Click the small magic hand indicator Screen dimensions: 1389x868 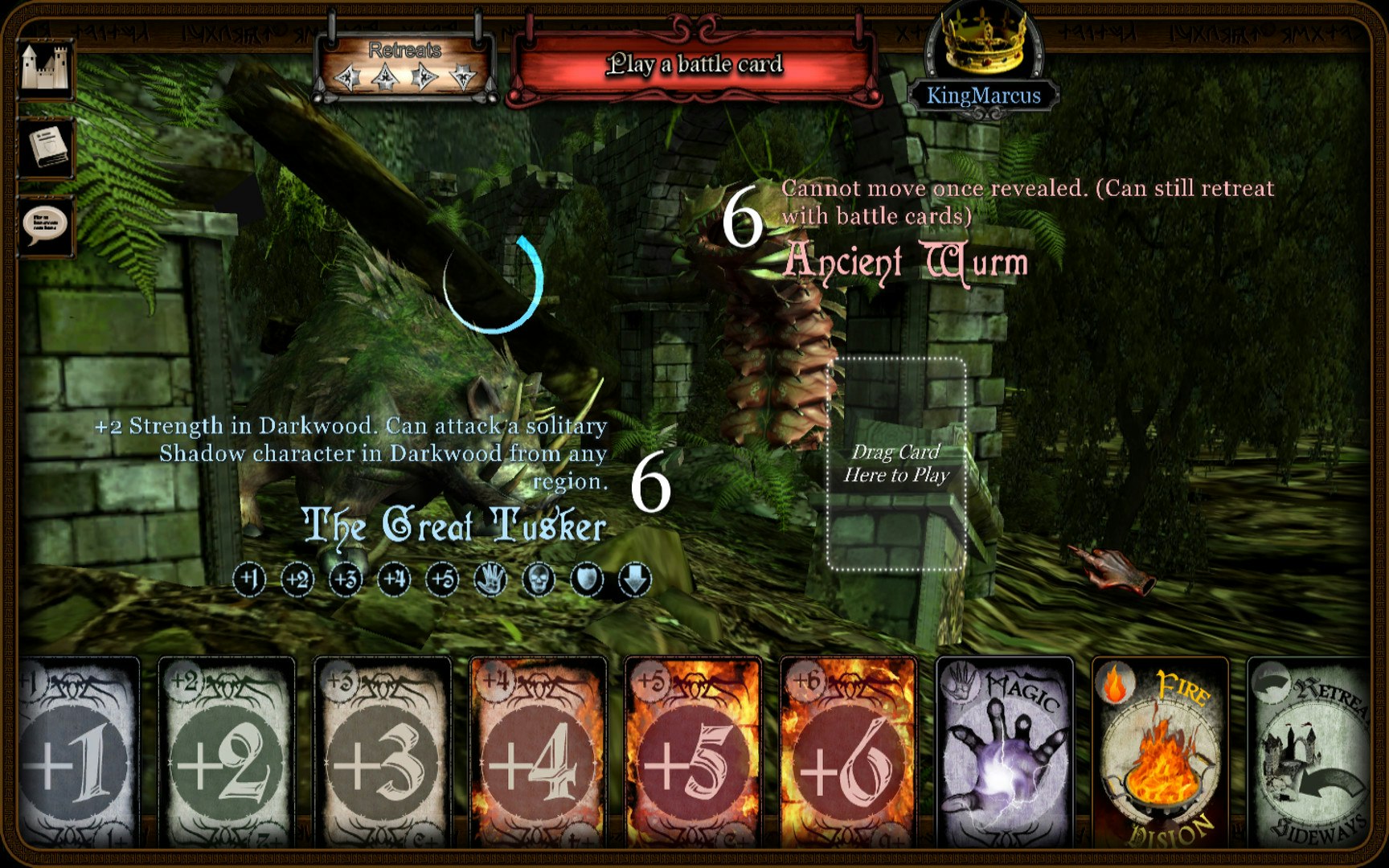pyautogui.click(x=490, y=579)
